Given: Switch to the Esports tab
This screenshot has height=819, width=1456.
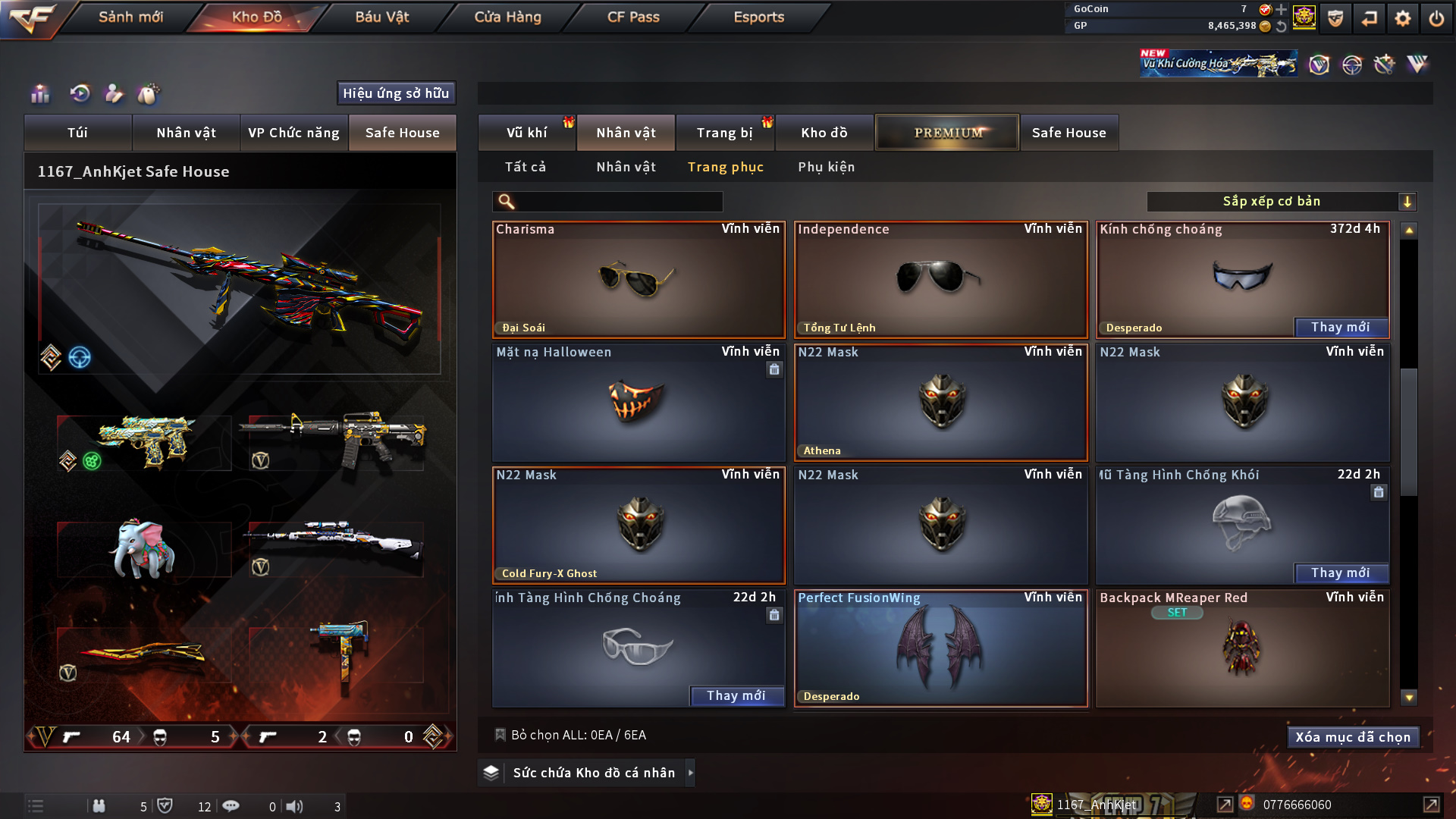Looking at the screenshot, I should pyautogui.click(x=758, y=17).
